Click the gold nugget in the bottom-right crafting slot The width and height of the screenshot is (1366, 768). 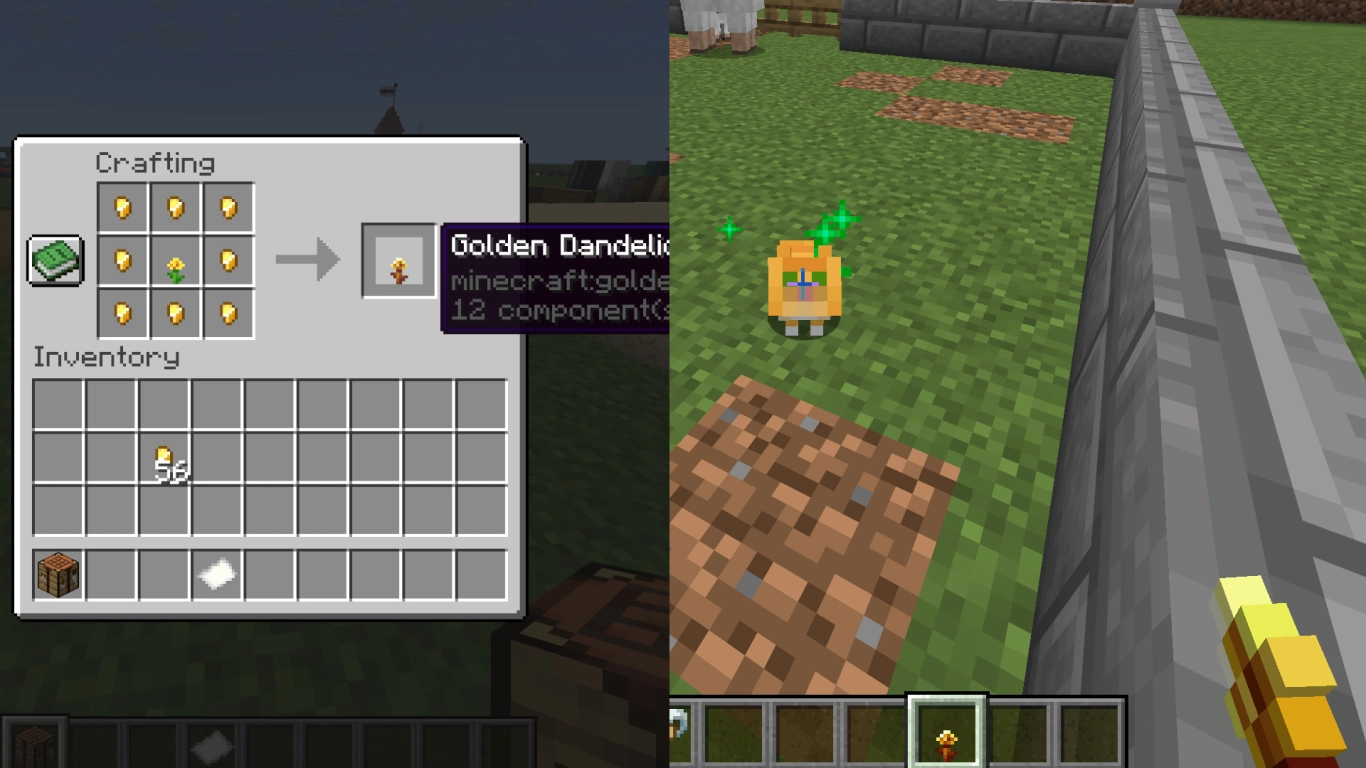tap(227, 312)
